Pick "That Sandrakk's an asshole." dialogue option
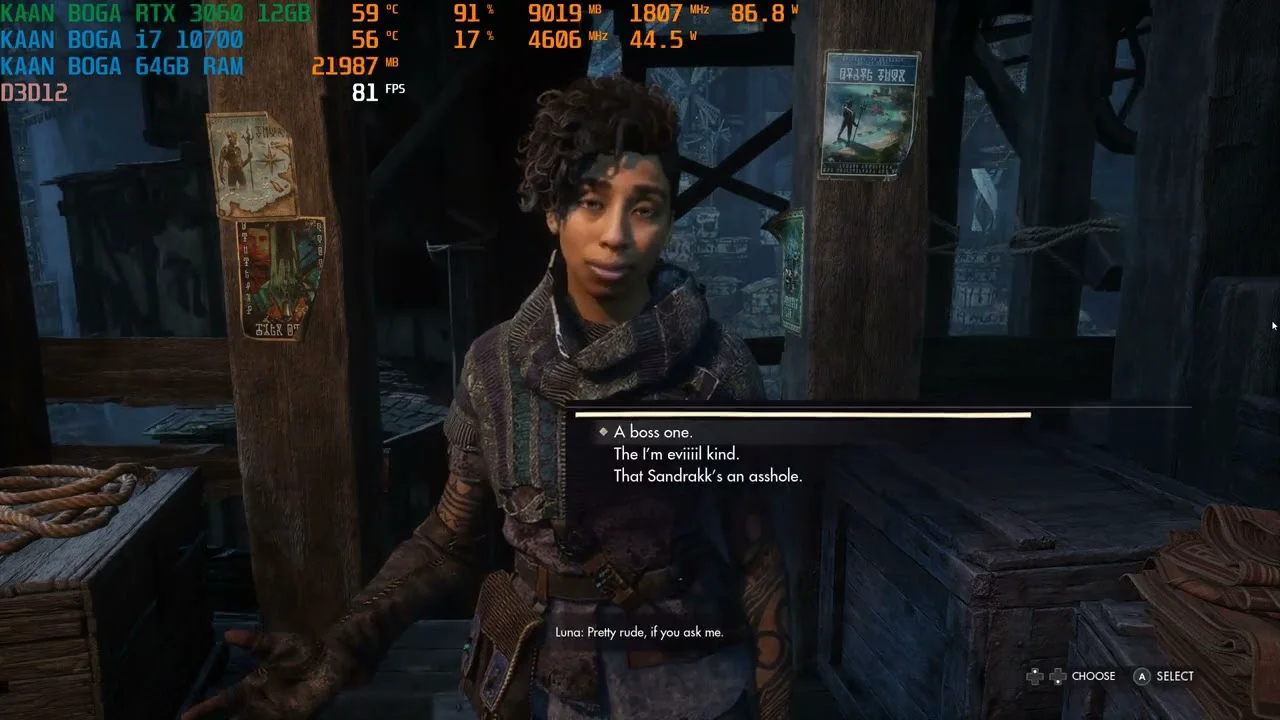Viewport: 1280px width, 720px height. 707,476
